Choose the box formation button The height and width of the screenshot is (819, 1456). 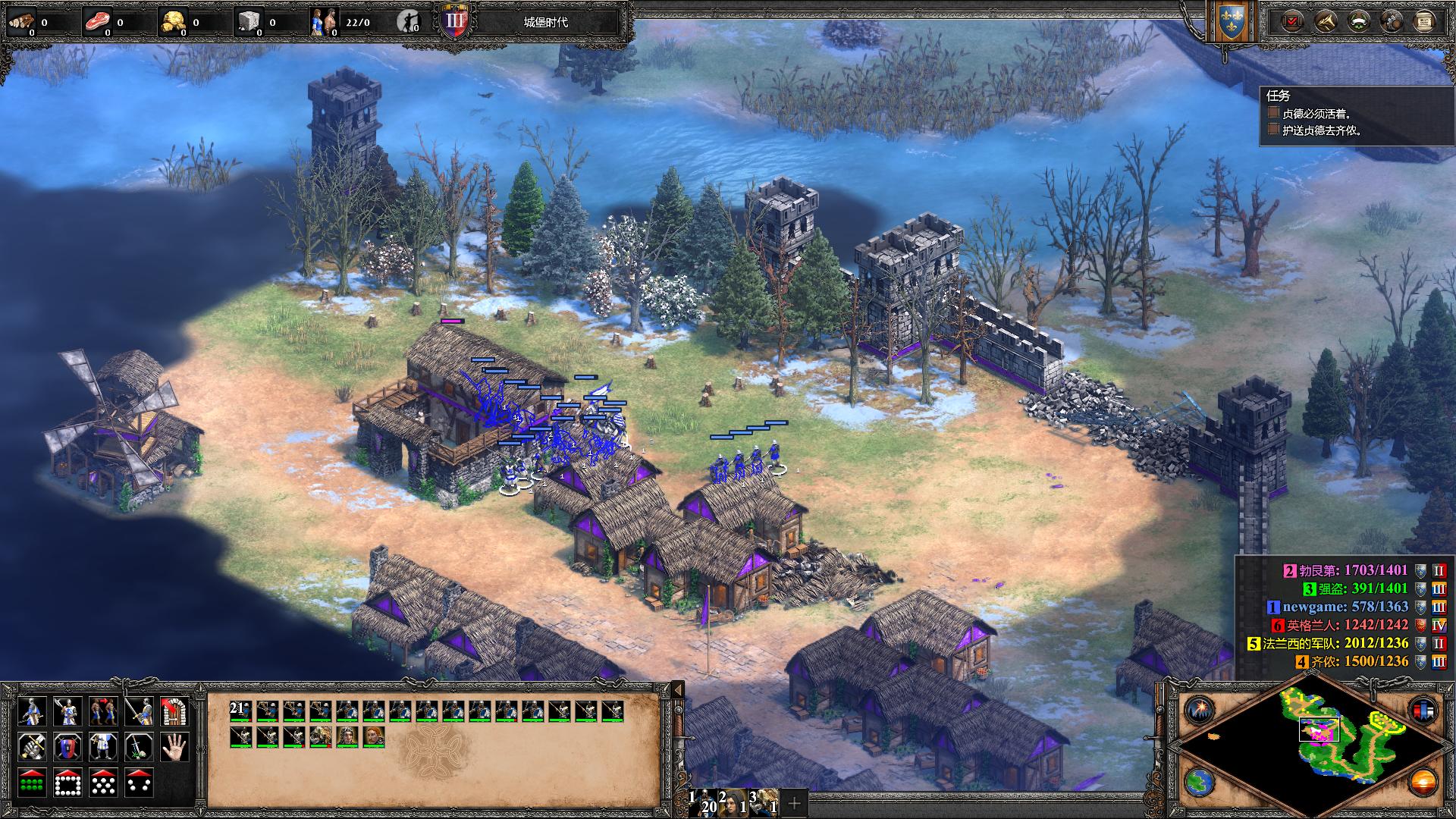click(67, 783)
